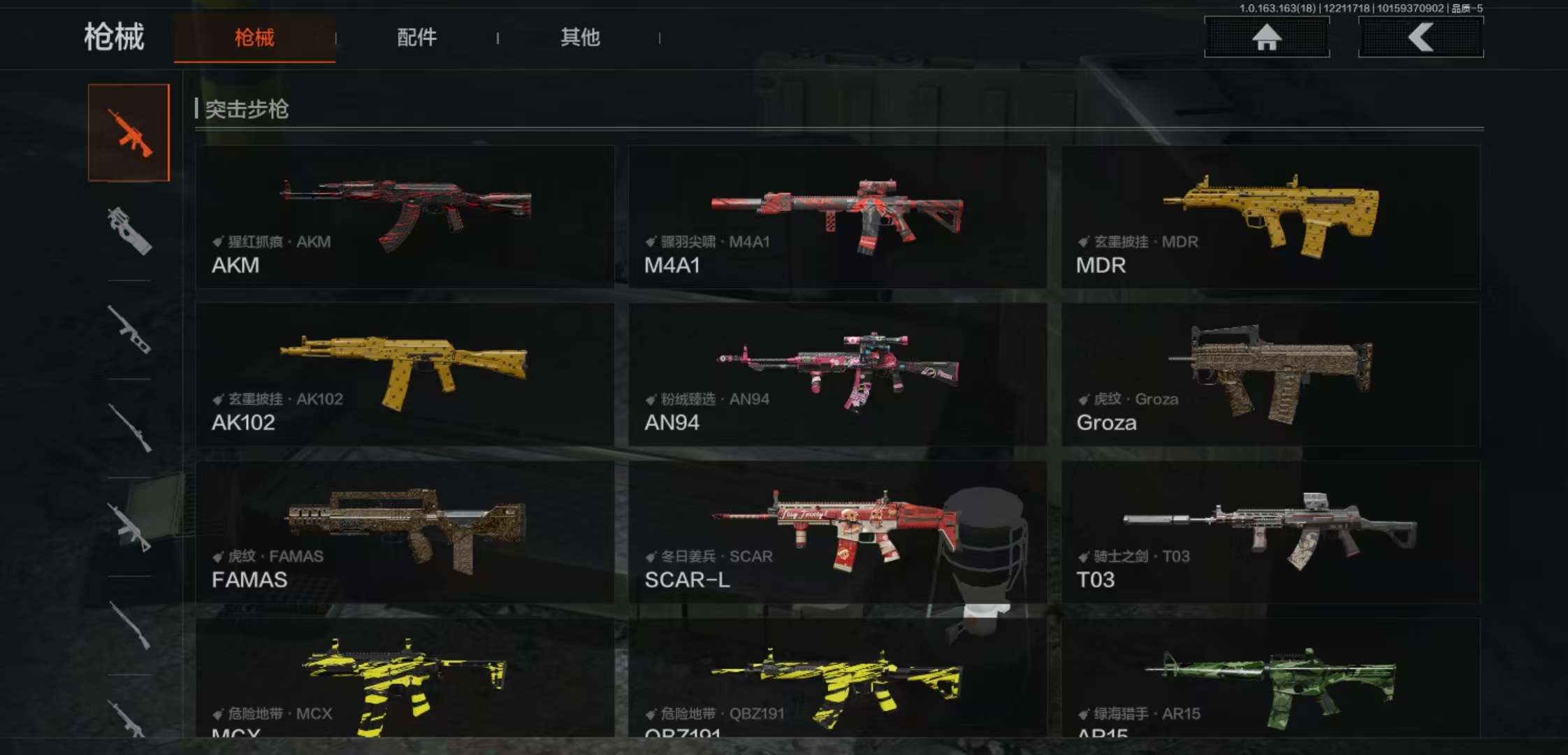Open the pink AN94 weapon tile
The width and height of the screenshot is (1568, 755).
[837, 374]
